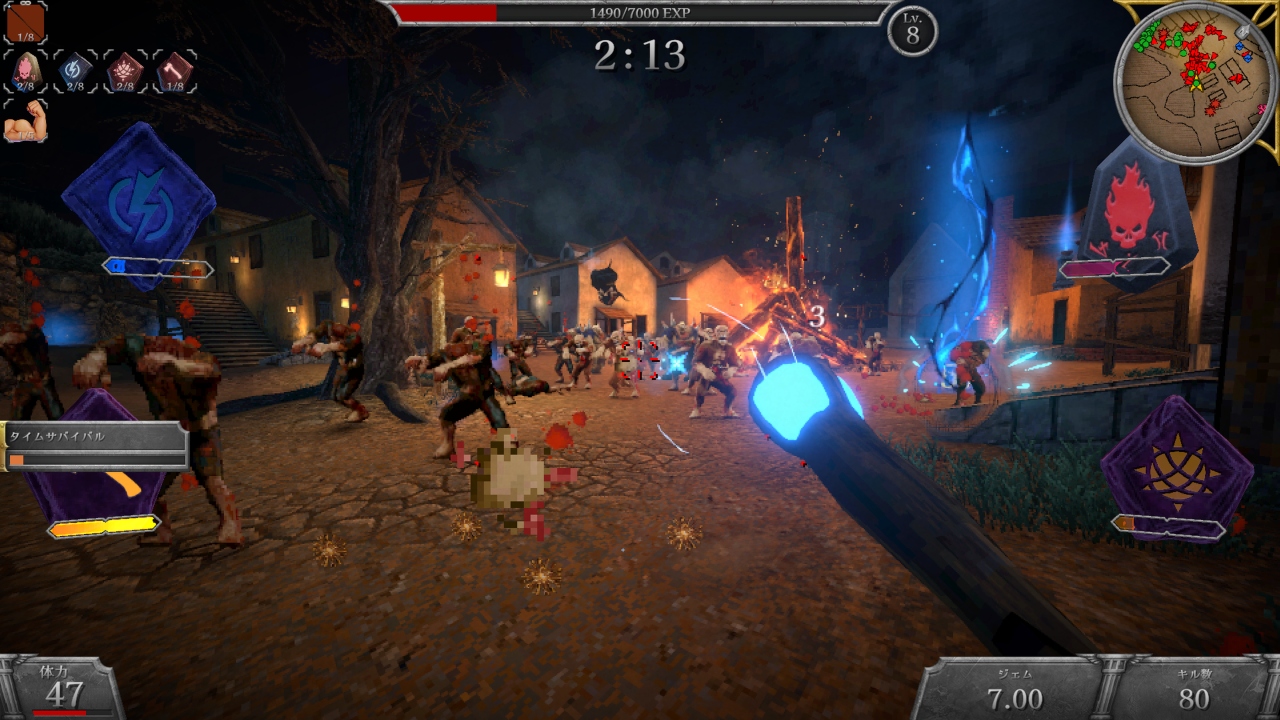Image resolution: width=1280 pixels, height=720 pixels.
Task: Select the small lightning bolt skill icon
Action: point(75,71)
